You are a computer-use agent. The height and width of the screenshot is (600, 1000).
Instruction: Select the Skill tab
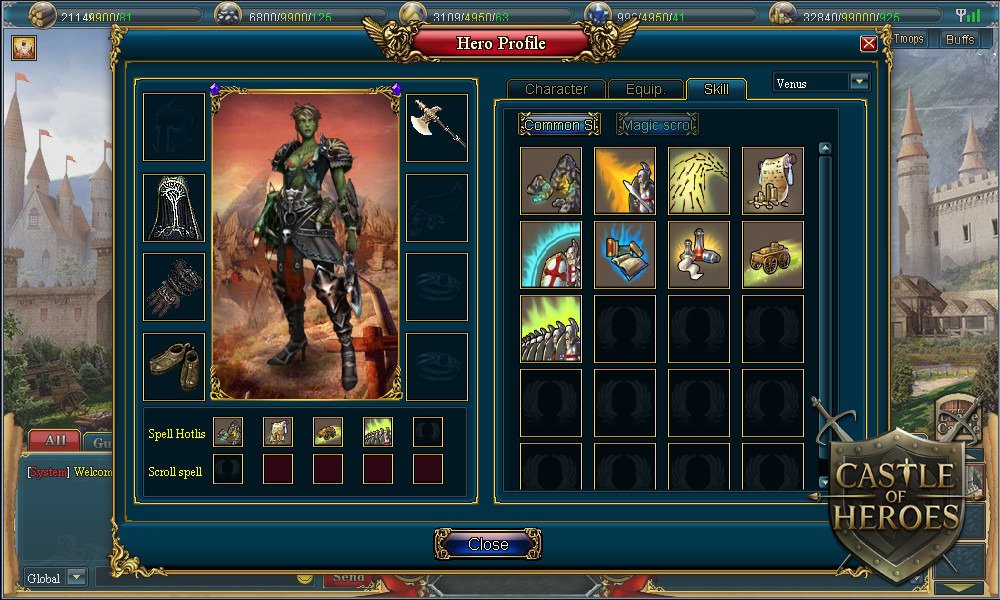pos(716,89)
